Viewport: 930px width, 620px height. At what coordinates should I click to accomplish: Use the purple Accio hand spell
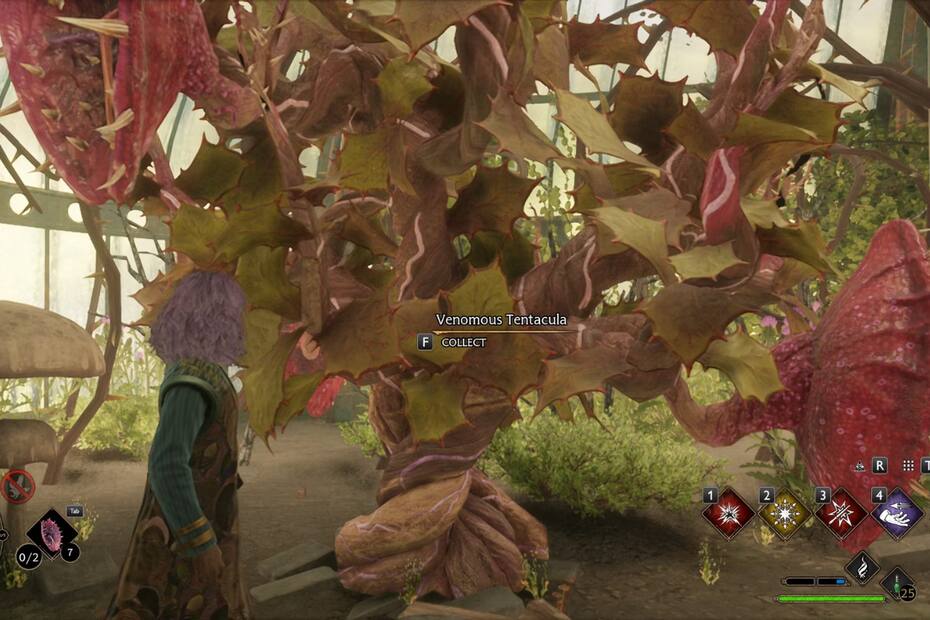(x=897, y=514)
